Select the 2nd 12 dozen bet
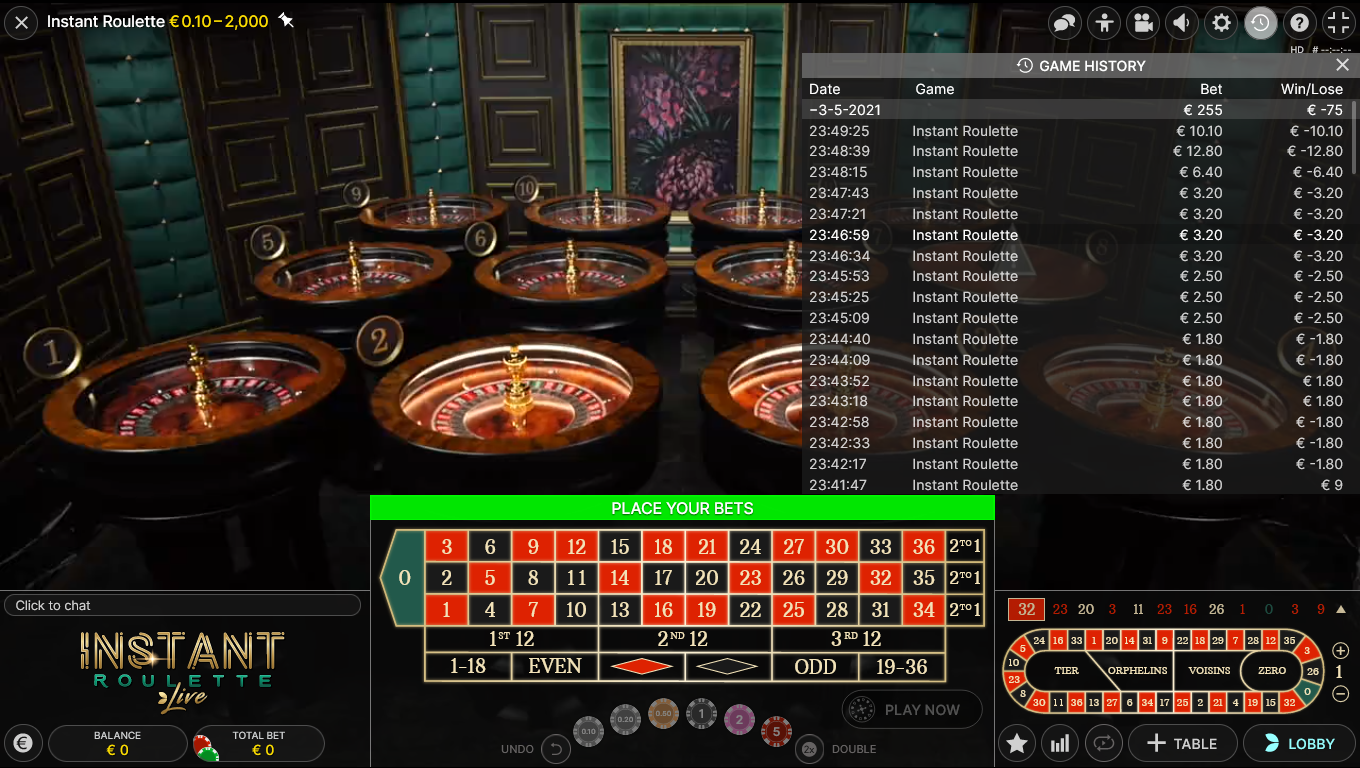Image resolution: width=1360 pixels, height=768 pixels. coord(684,639)
